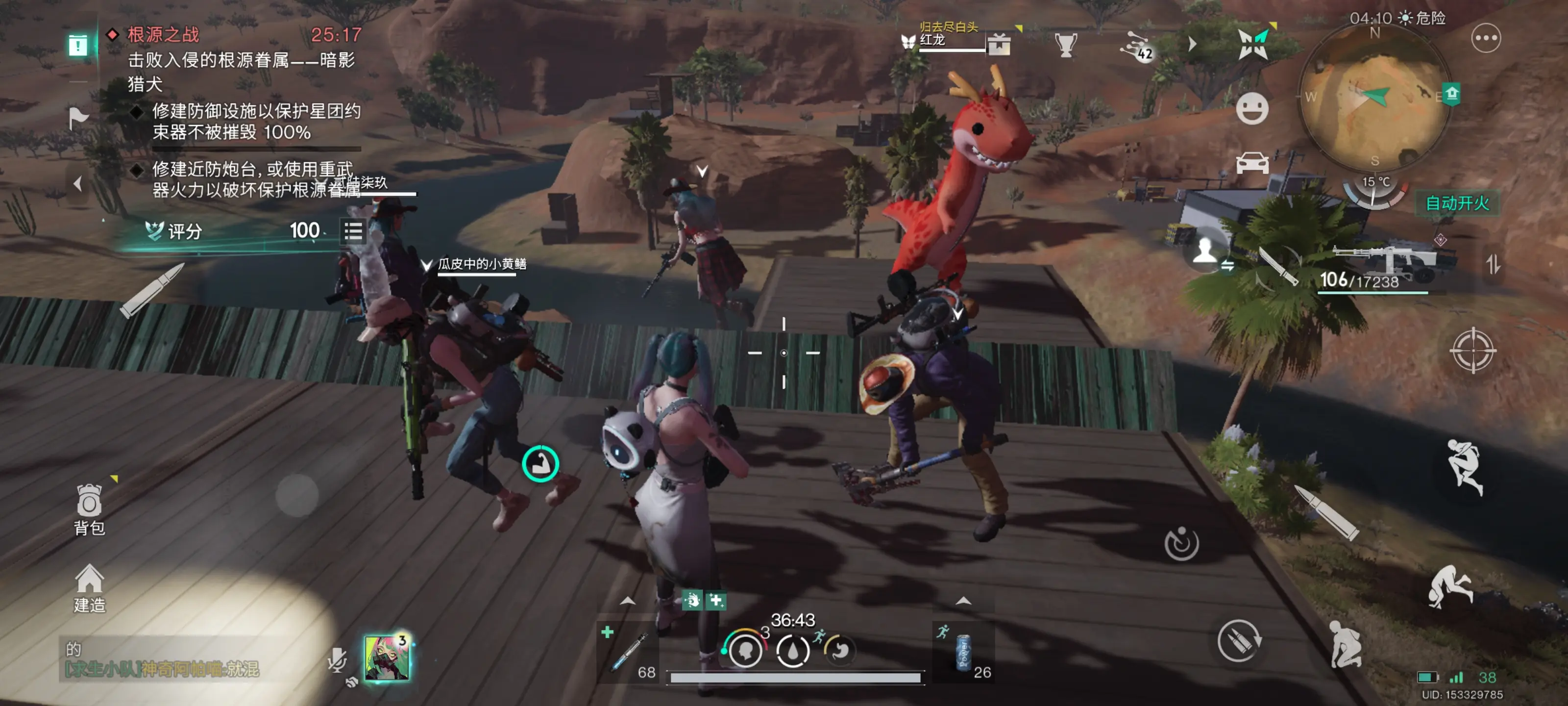This screenshot has width=1568, height=706.
Task: Open the 评分 score list button
Action: (353, 231)
